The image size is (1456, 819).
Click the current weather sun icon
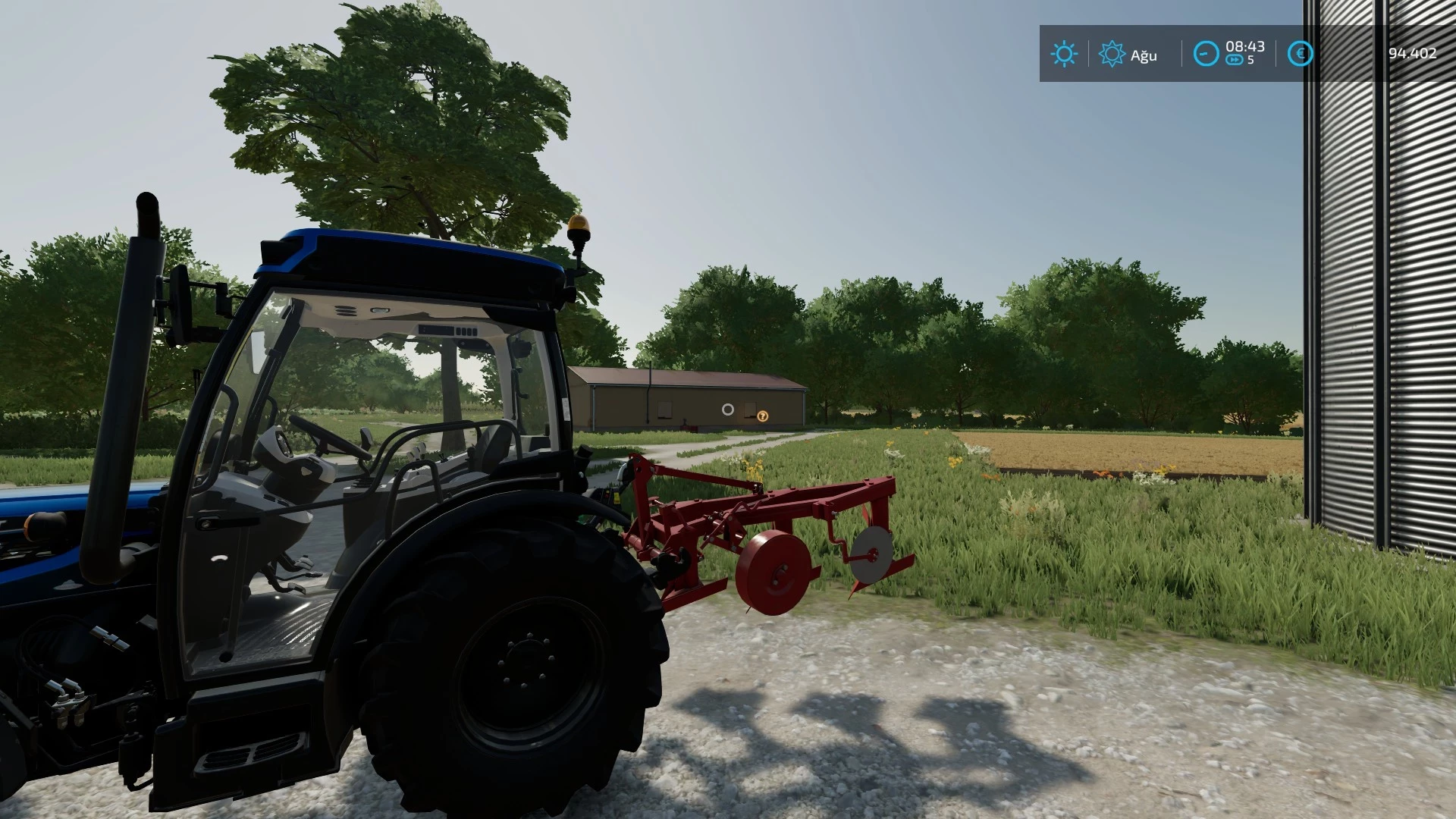point(1065,52)
